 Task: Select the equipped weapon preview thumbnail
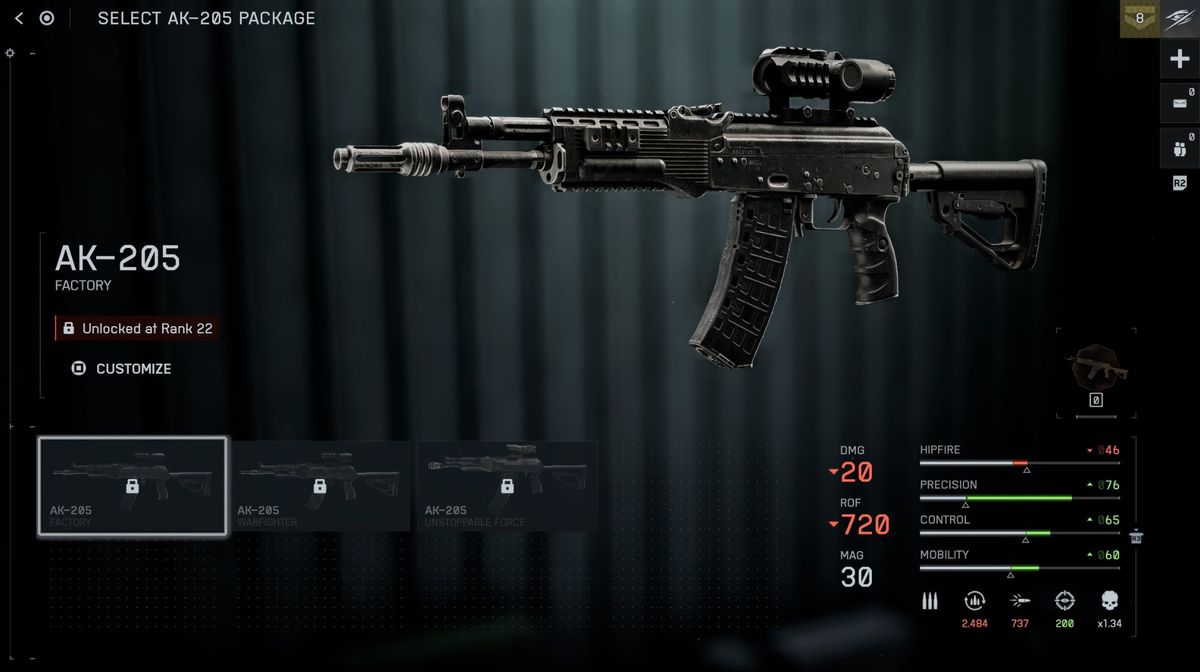pyautogui.click(x=1095, y=372)
